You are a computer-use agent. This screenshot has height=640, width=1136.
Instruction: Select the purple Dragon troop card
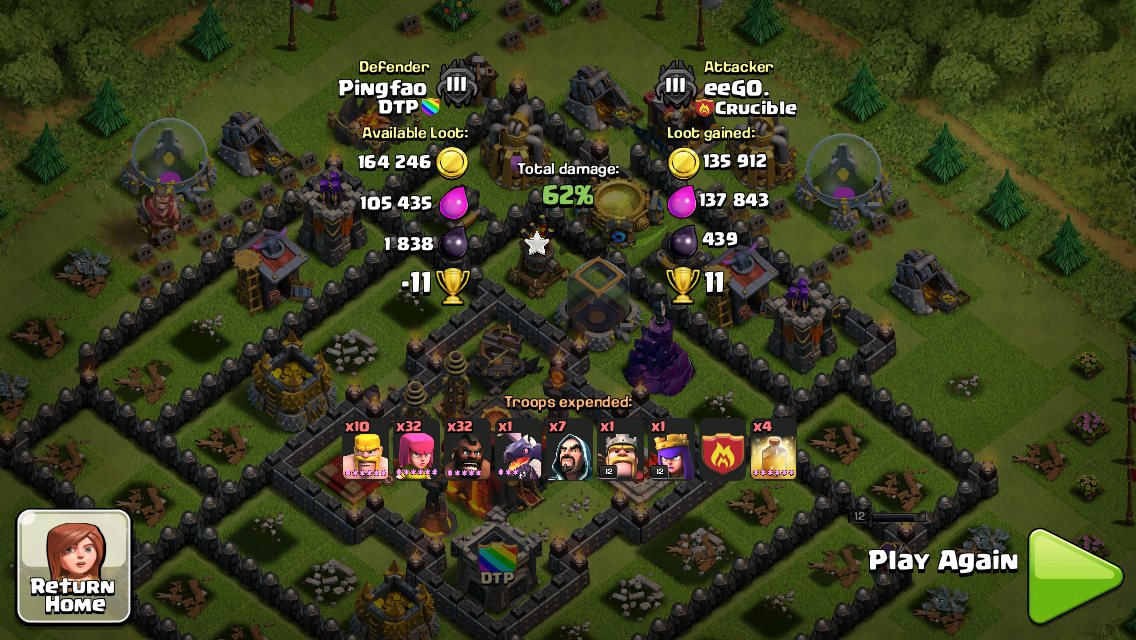tap(518, 451)
